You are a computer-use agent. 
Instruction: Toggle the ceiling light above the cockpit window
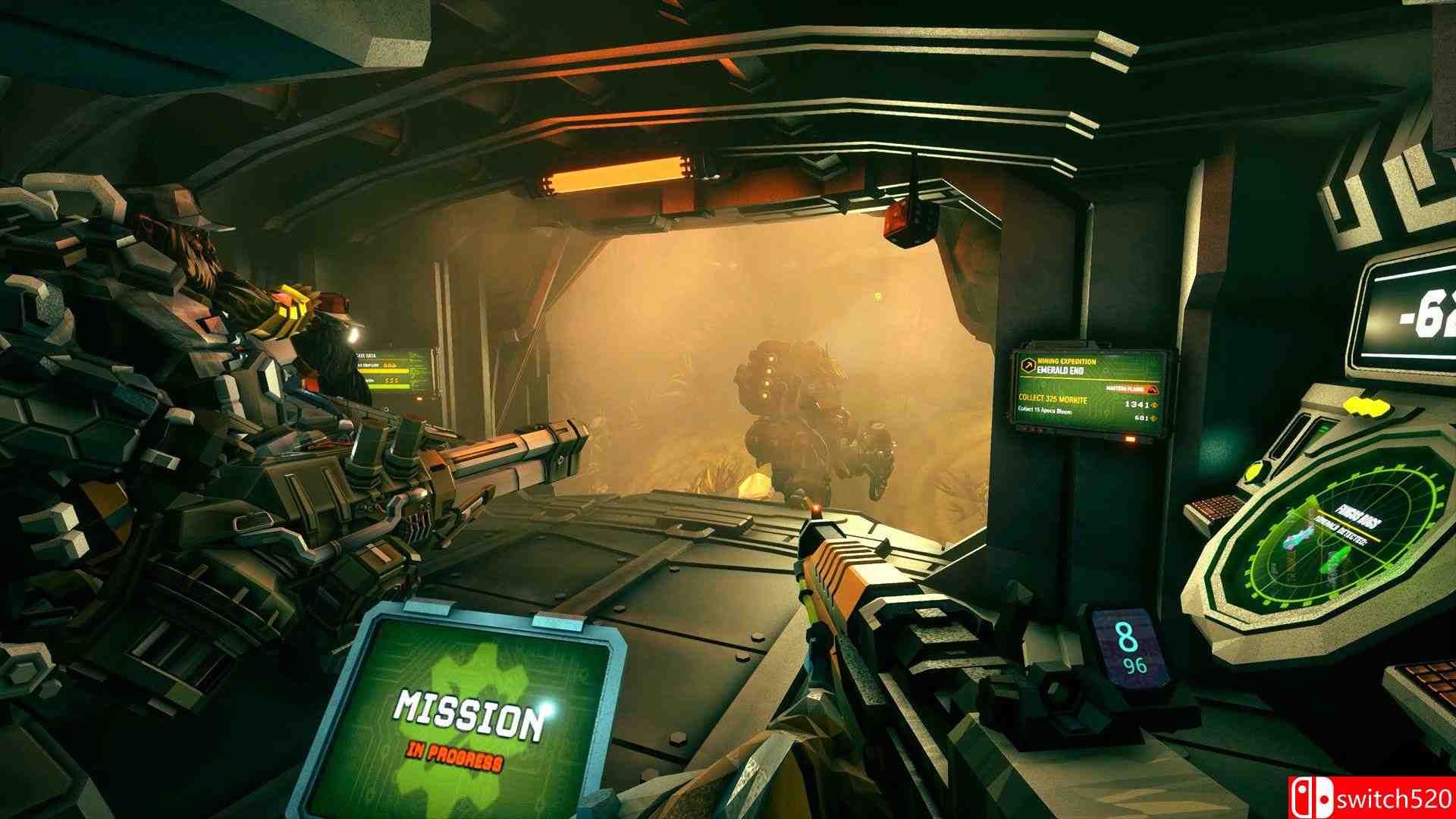614,173
